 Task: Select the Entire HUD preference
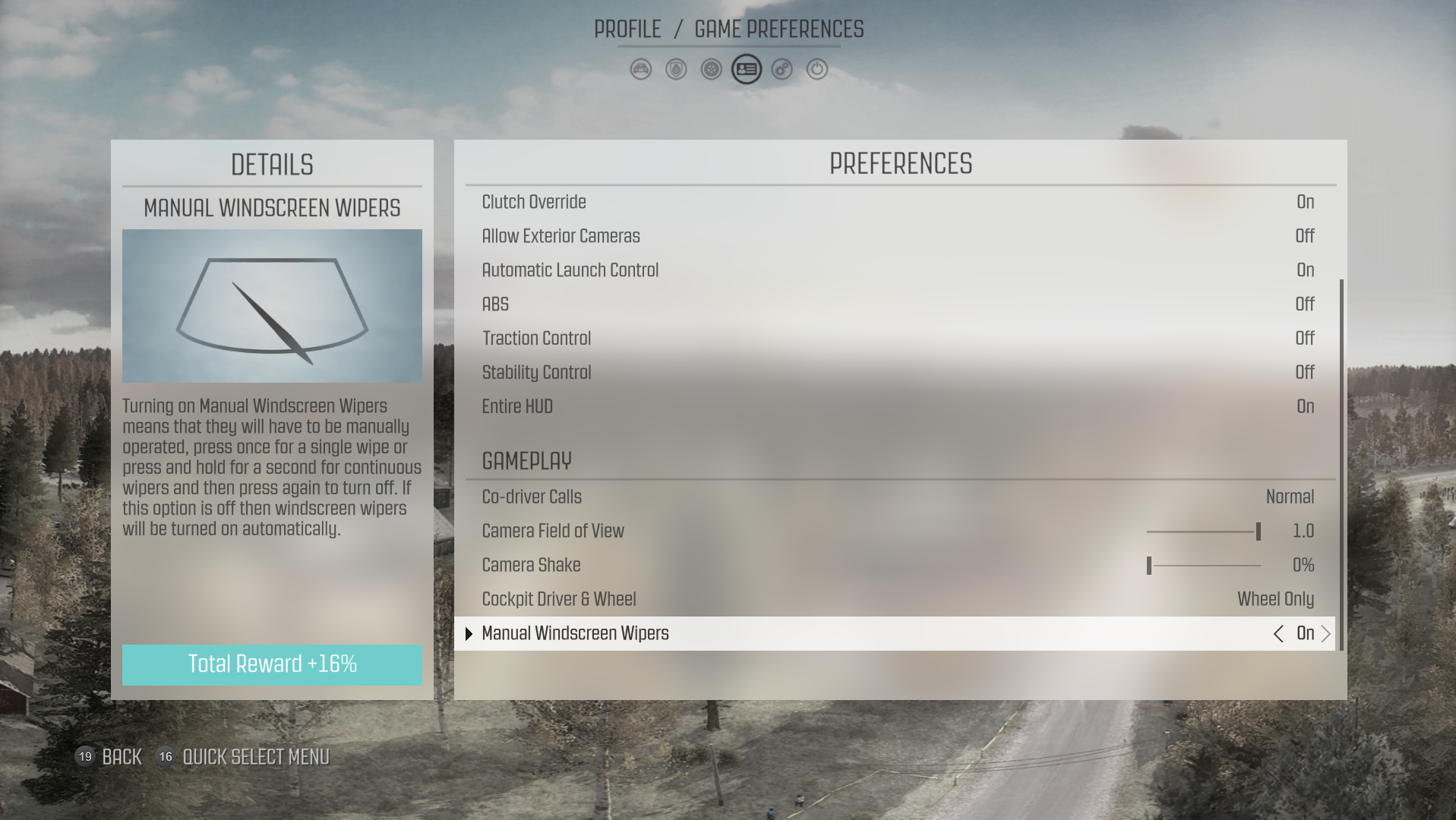coord(898,407)
